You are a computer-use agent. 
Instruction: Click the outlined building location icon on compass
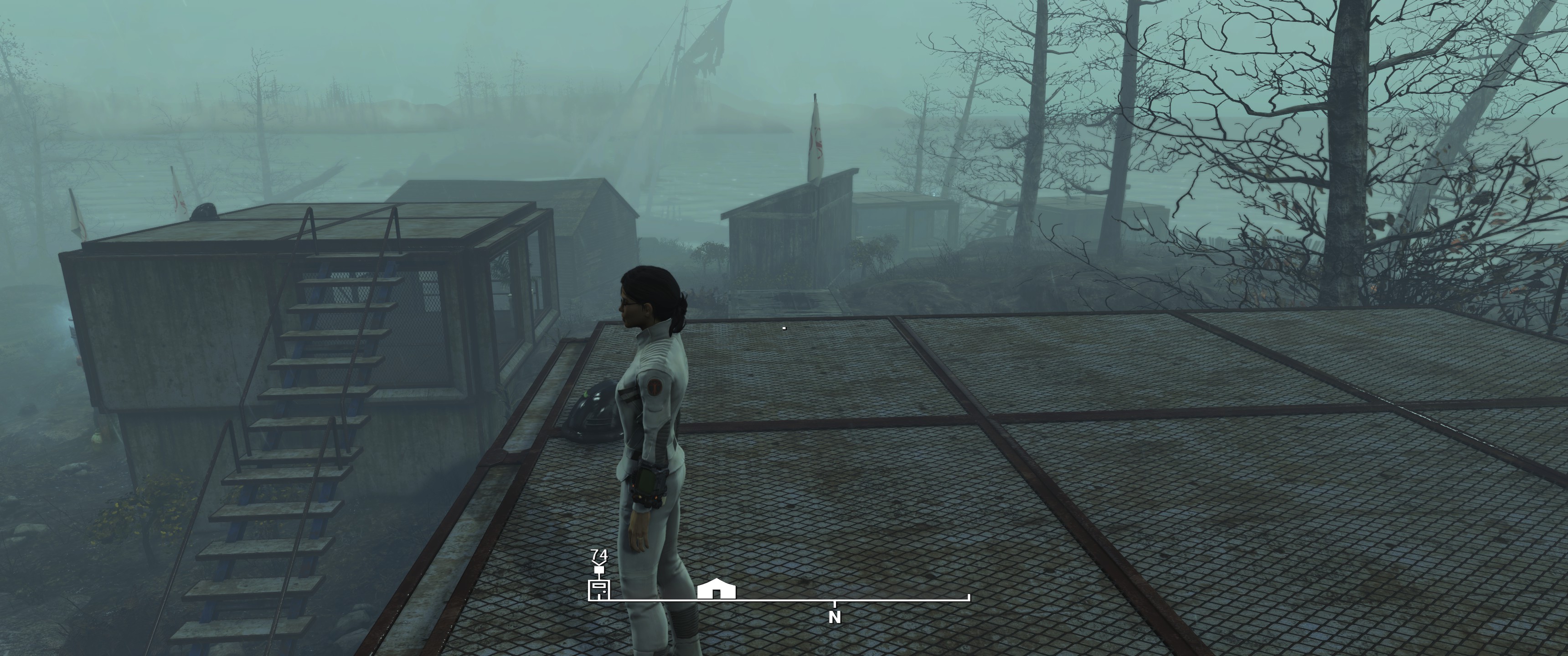(599, 589)
